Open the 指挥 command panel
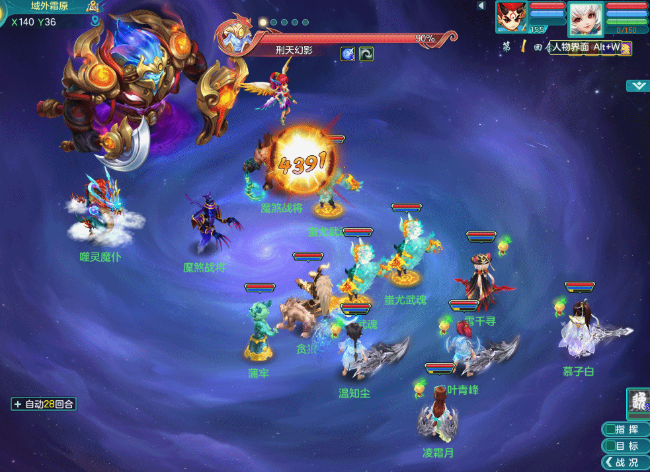 [626, 429]
